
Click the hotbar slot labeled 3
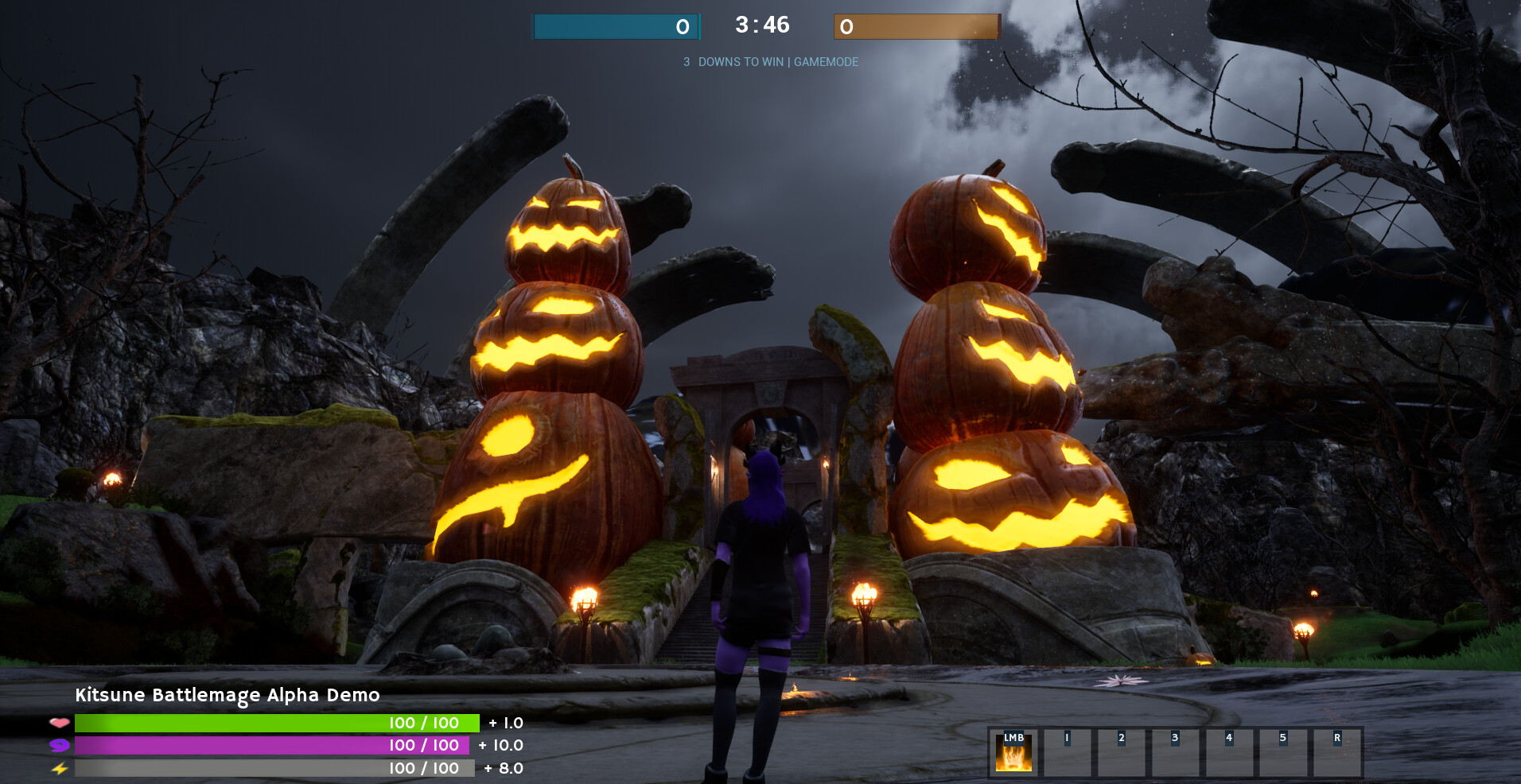[x=1177, y=751]
